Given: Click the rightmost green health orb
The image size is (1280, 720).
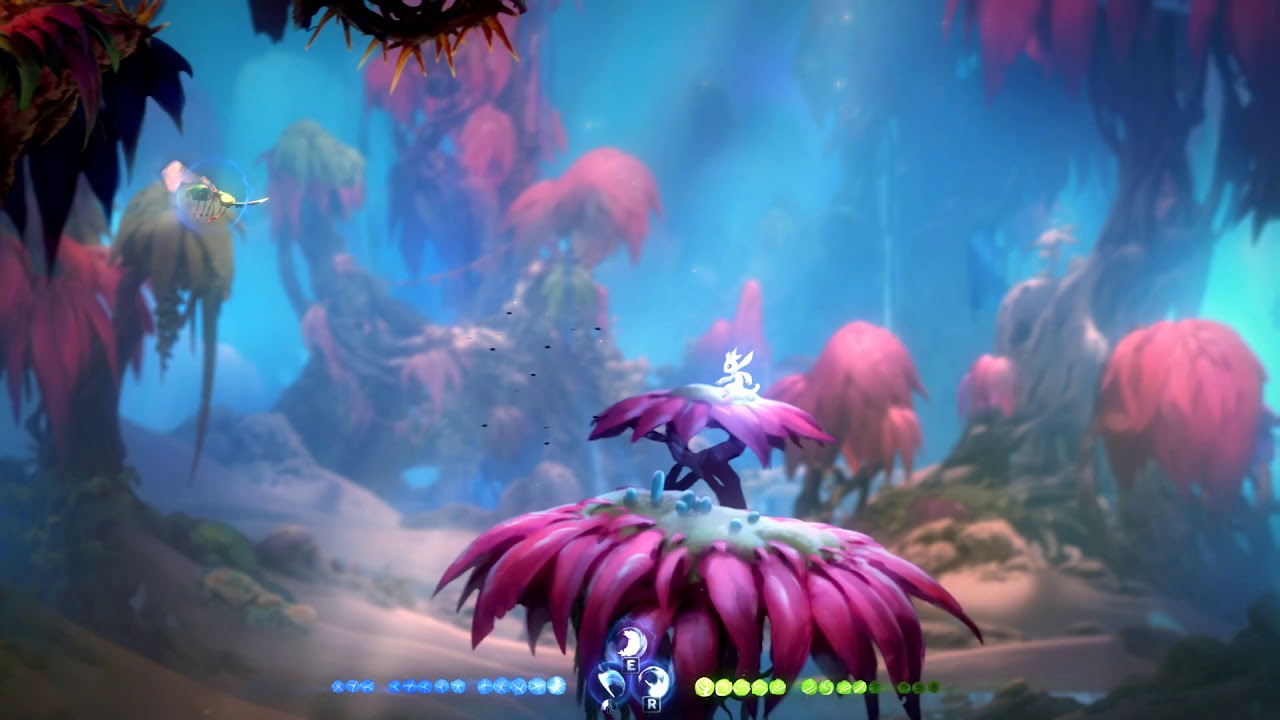Looking at the screenshot, I should [933, 686].
